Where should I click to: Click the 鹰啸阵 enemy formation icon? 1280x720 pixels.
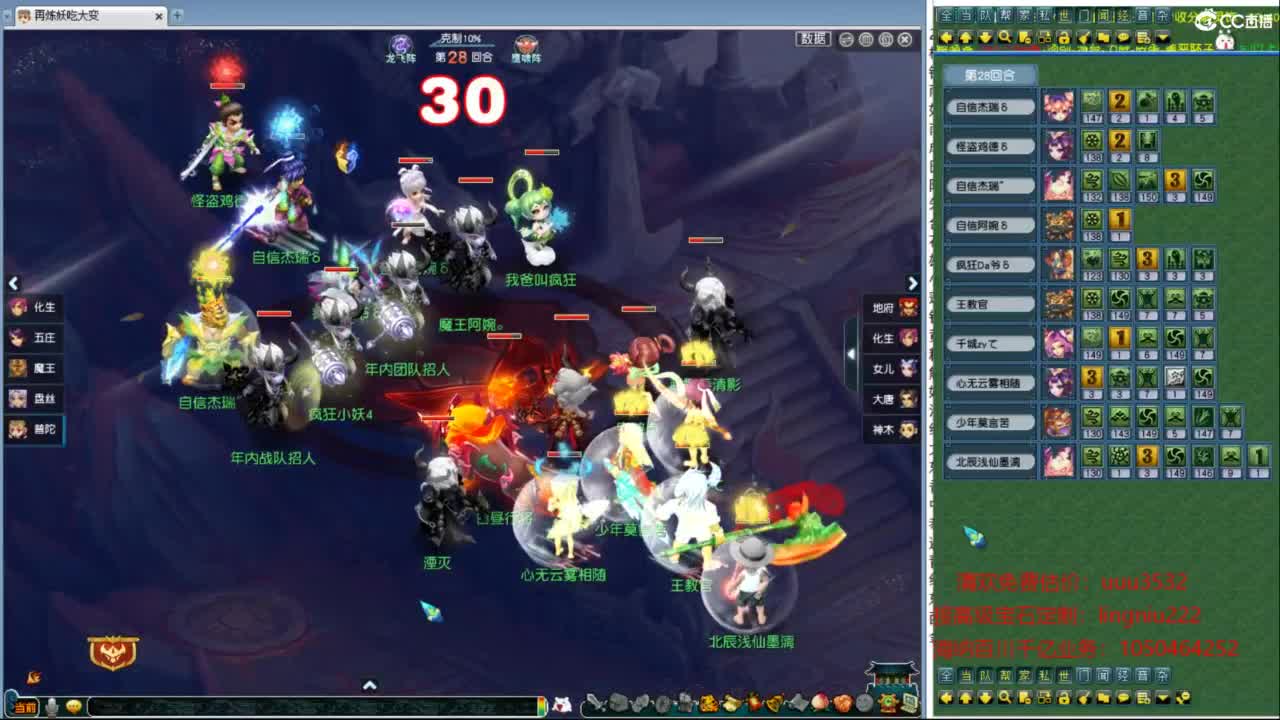526,42
